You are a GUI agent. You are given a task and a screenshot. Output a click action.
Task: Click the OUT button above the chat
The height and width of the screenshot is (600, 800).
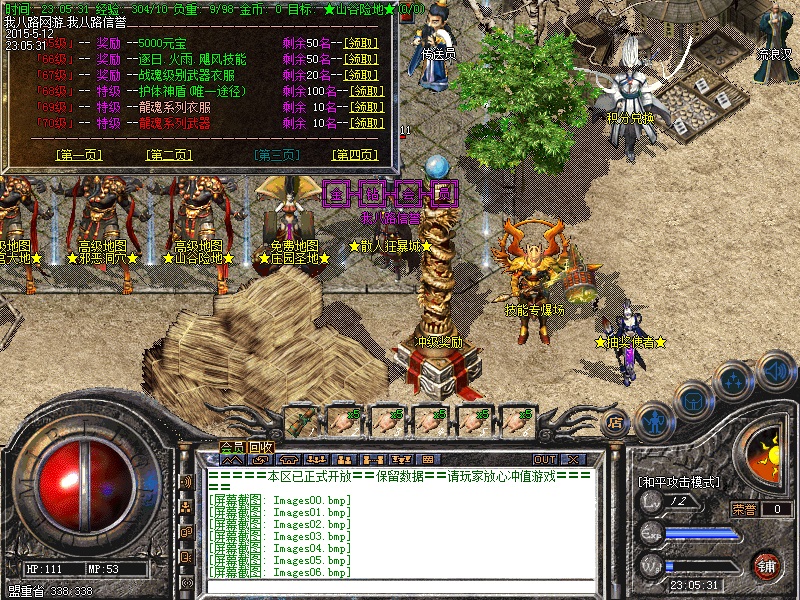tap(545, 460)
